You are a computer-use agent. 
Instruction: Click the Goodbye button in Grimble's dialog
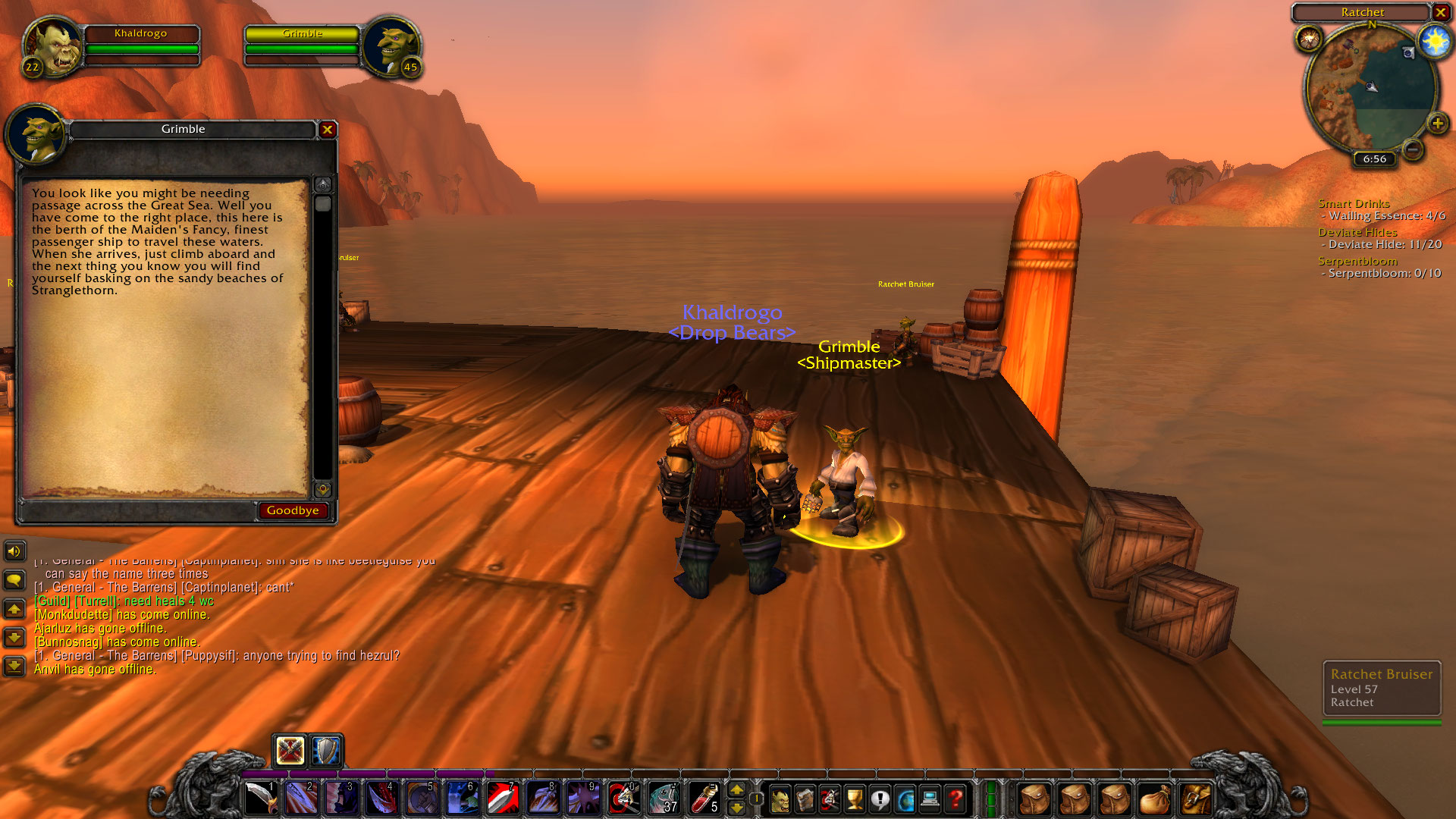[293, 510]
